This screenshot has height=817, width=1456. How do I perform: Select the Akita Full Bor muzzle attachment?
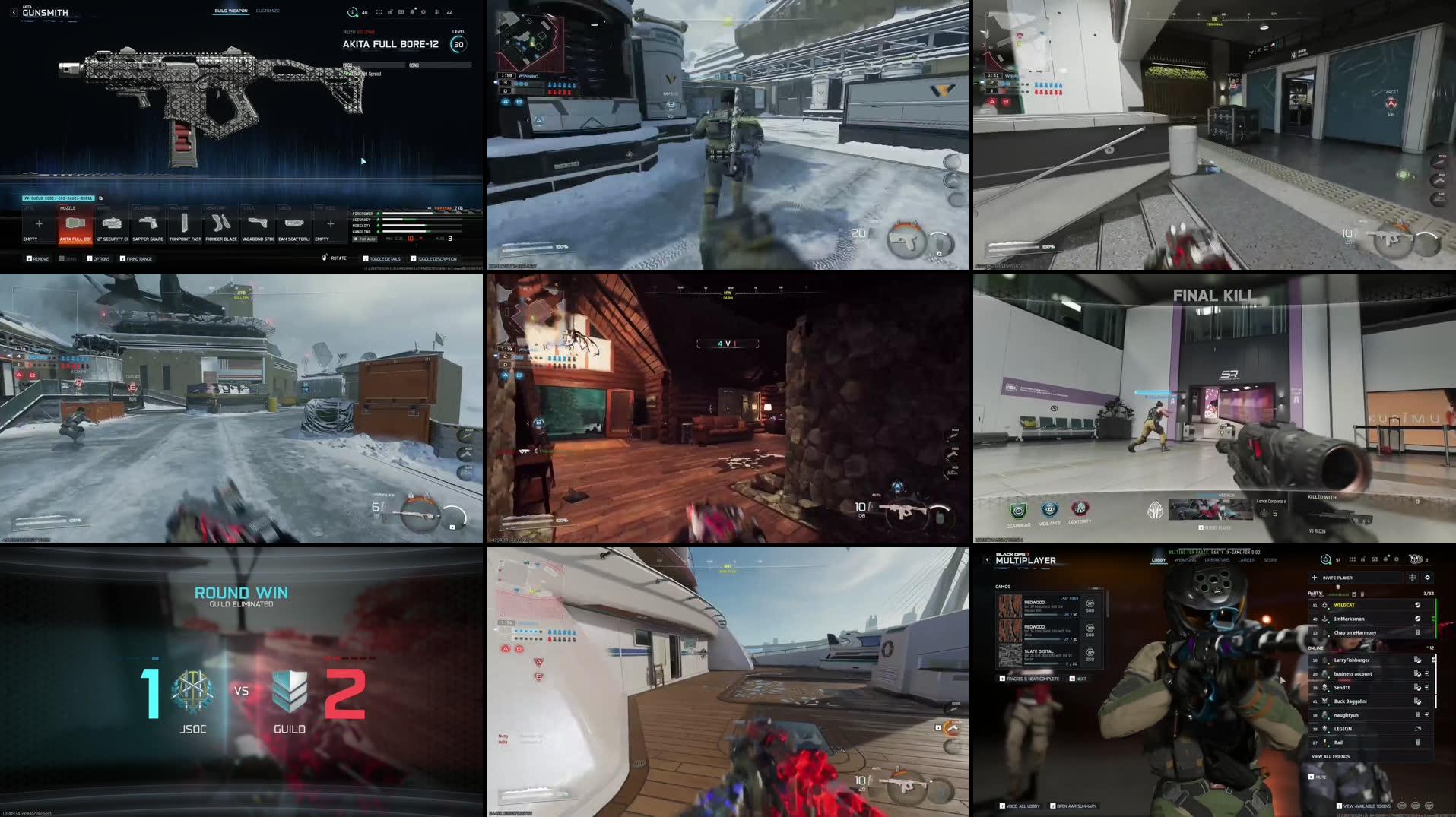(75, 223)
